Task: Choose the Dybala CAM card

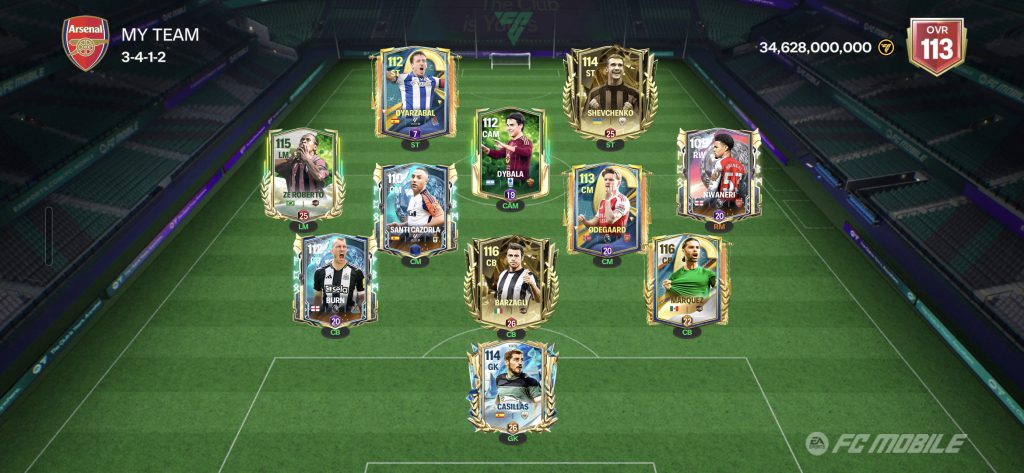Action: pos(512,158)
